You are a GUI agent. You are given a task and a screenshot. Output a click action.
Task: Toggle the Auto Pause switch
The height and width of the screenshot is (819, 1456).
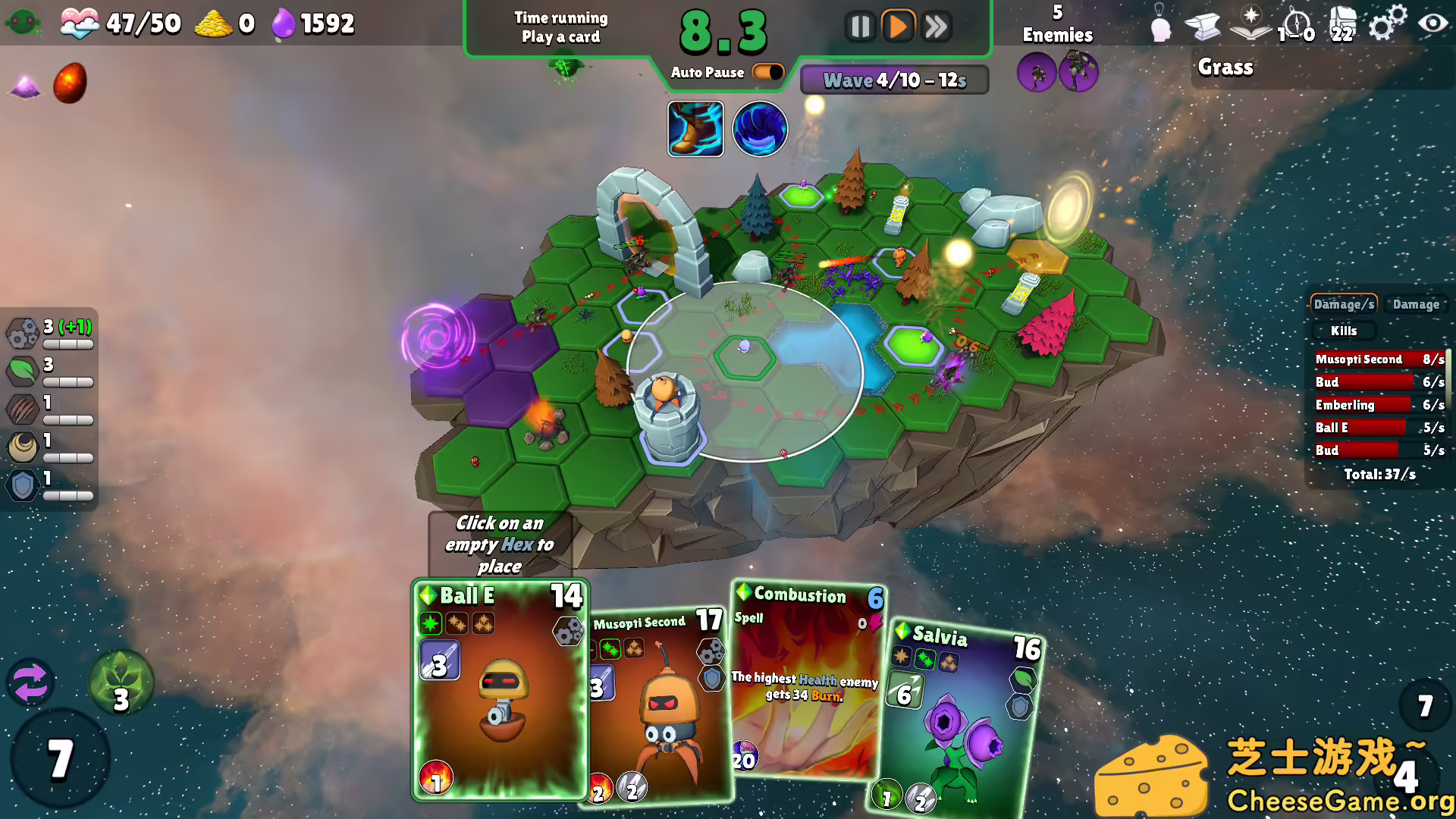[767, 71]
